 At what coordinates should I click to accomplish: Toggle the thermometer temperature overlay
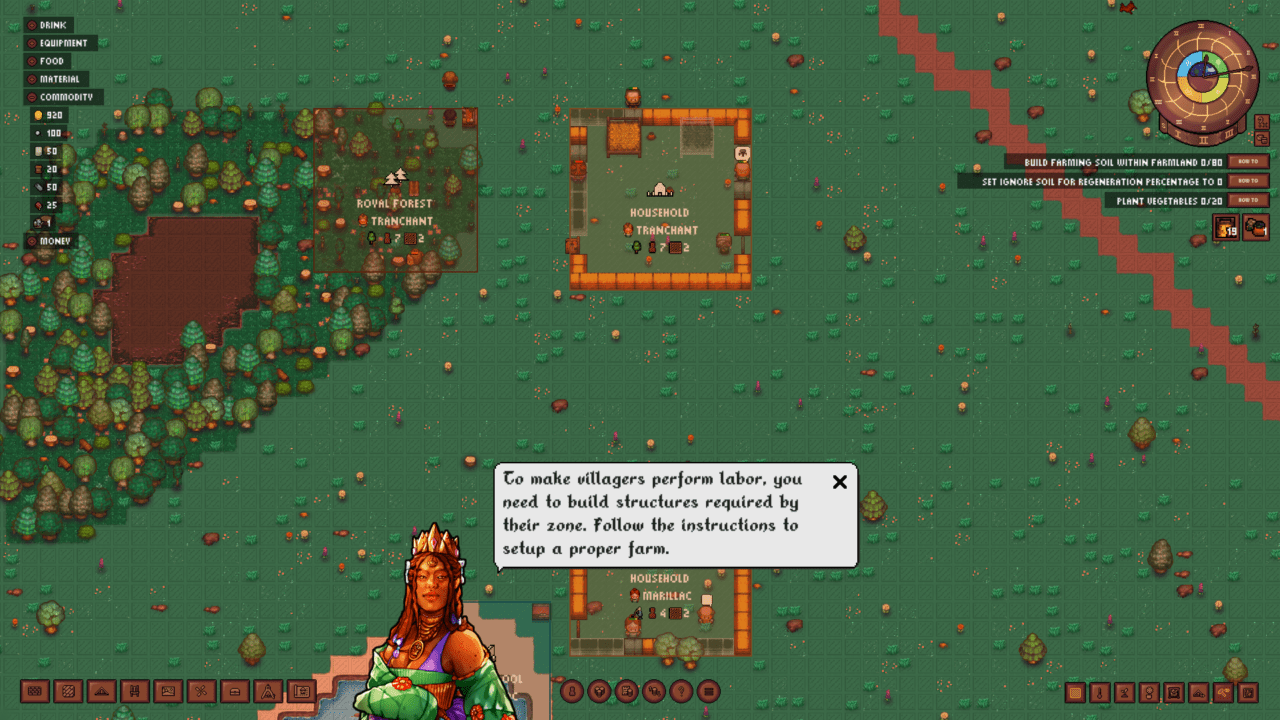pyautogui.click(x=1100, y=692)
